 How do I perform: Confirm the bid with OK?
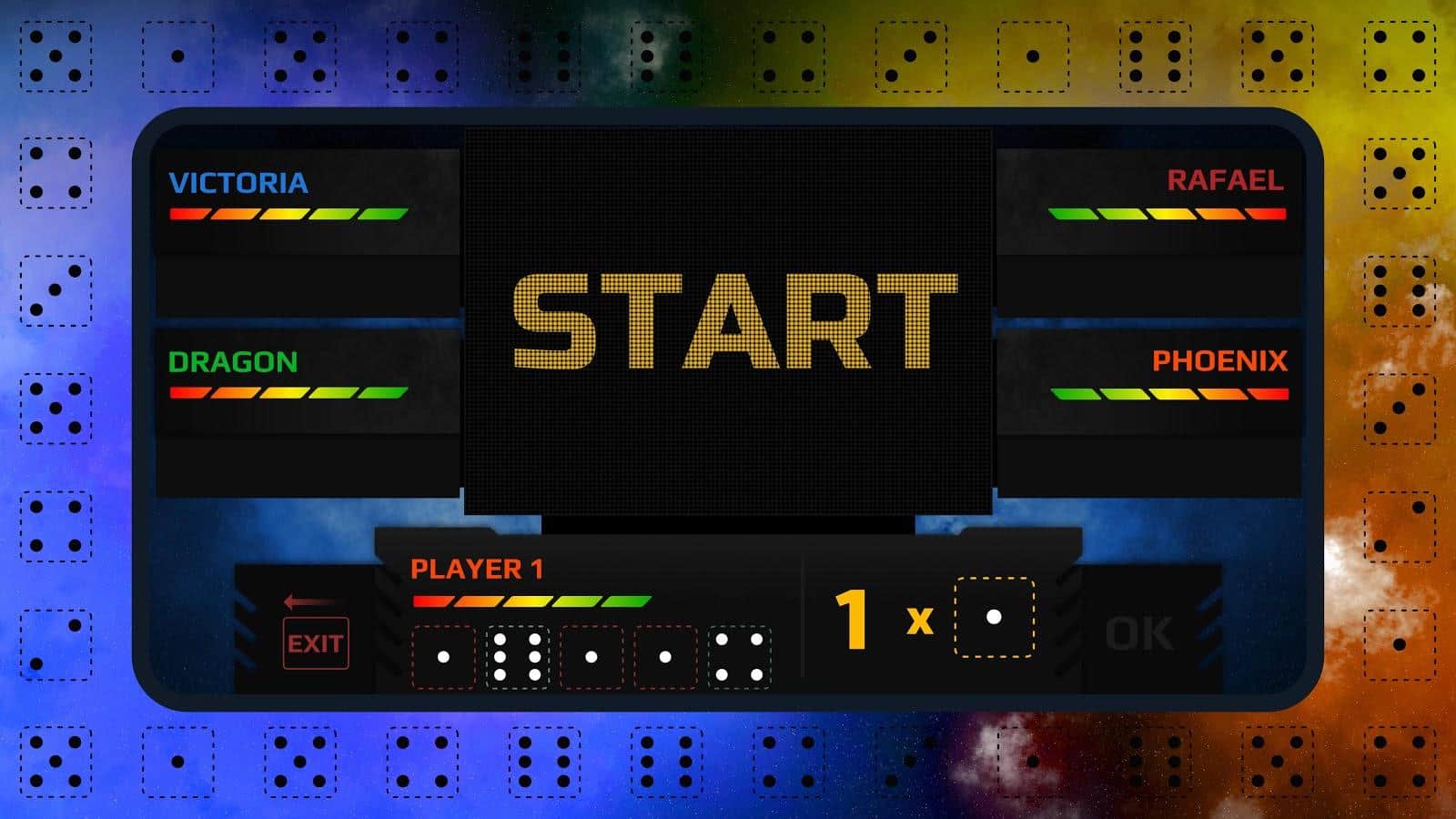(1138, 634)
